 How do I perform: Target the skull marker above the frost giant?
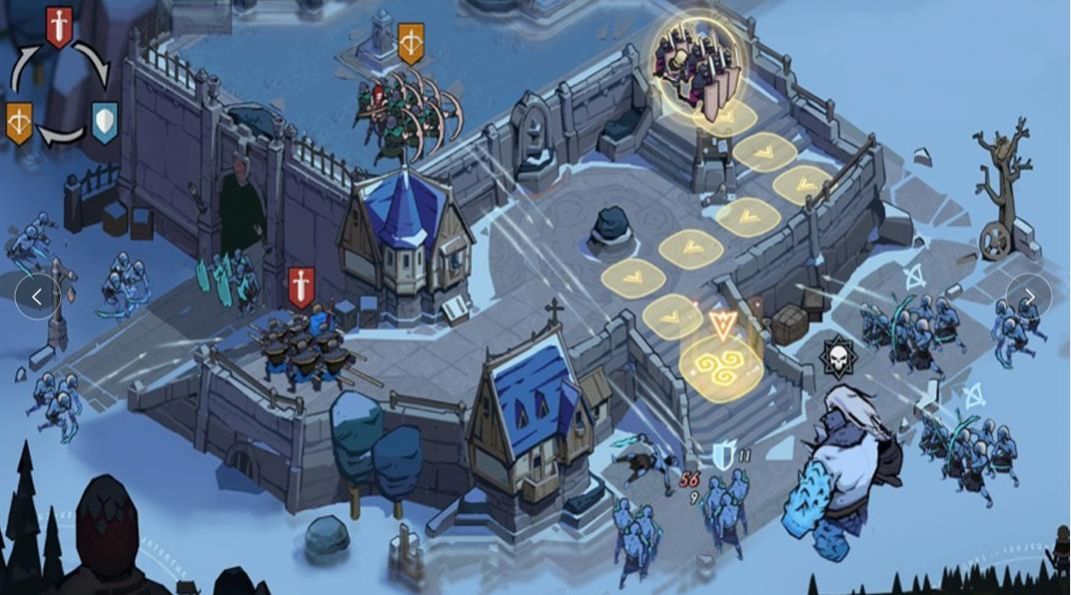tap(836, 357)
